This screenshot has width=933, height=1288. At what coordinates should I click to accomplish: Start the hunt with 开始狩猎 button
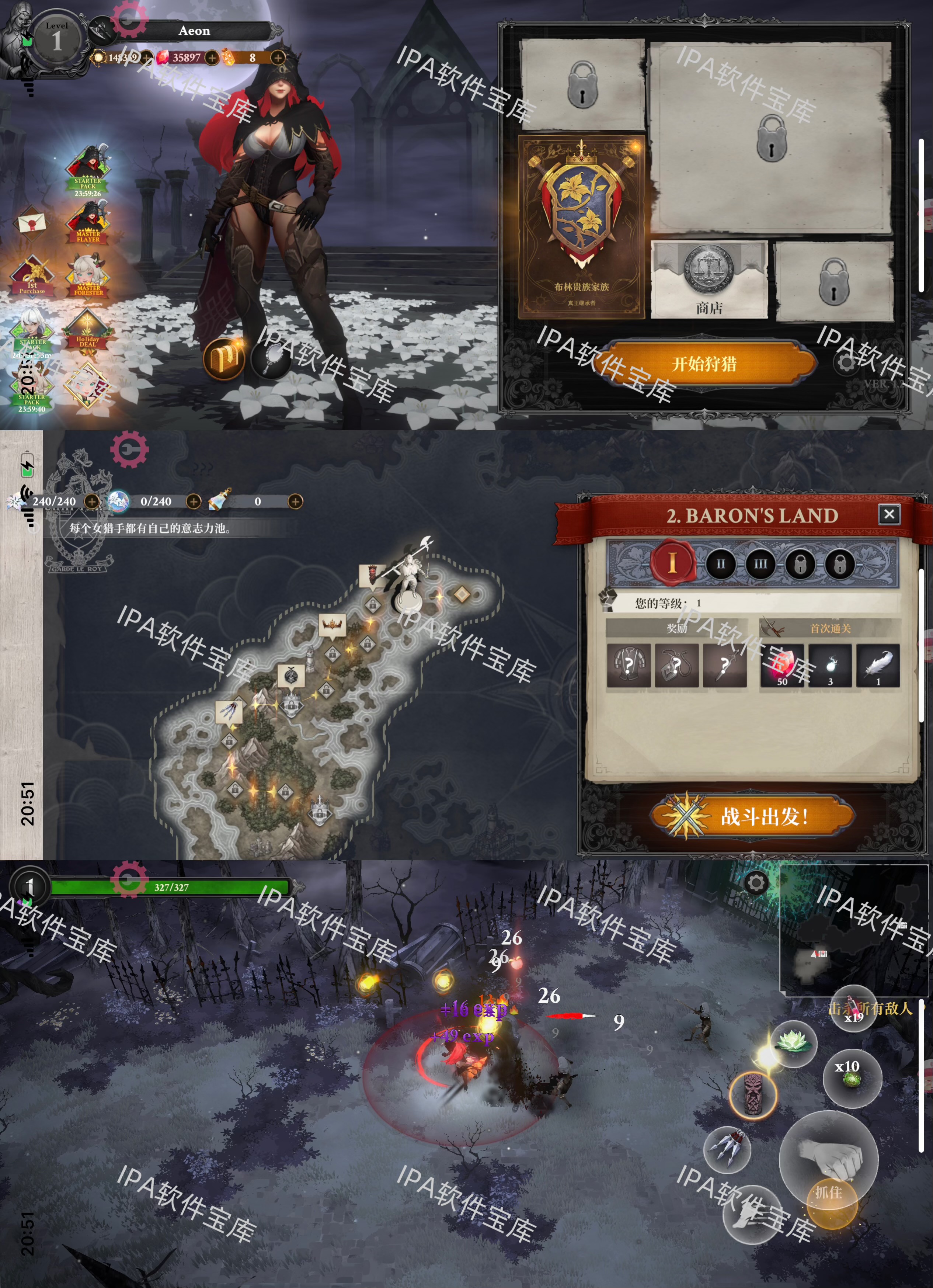click(705, 364)
